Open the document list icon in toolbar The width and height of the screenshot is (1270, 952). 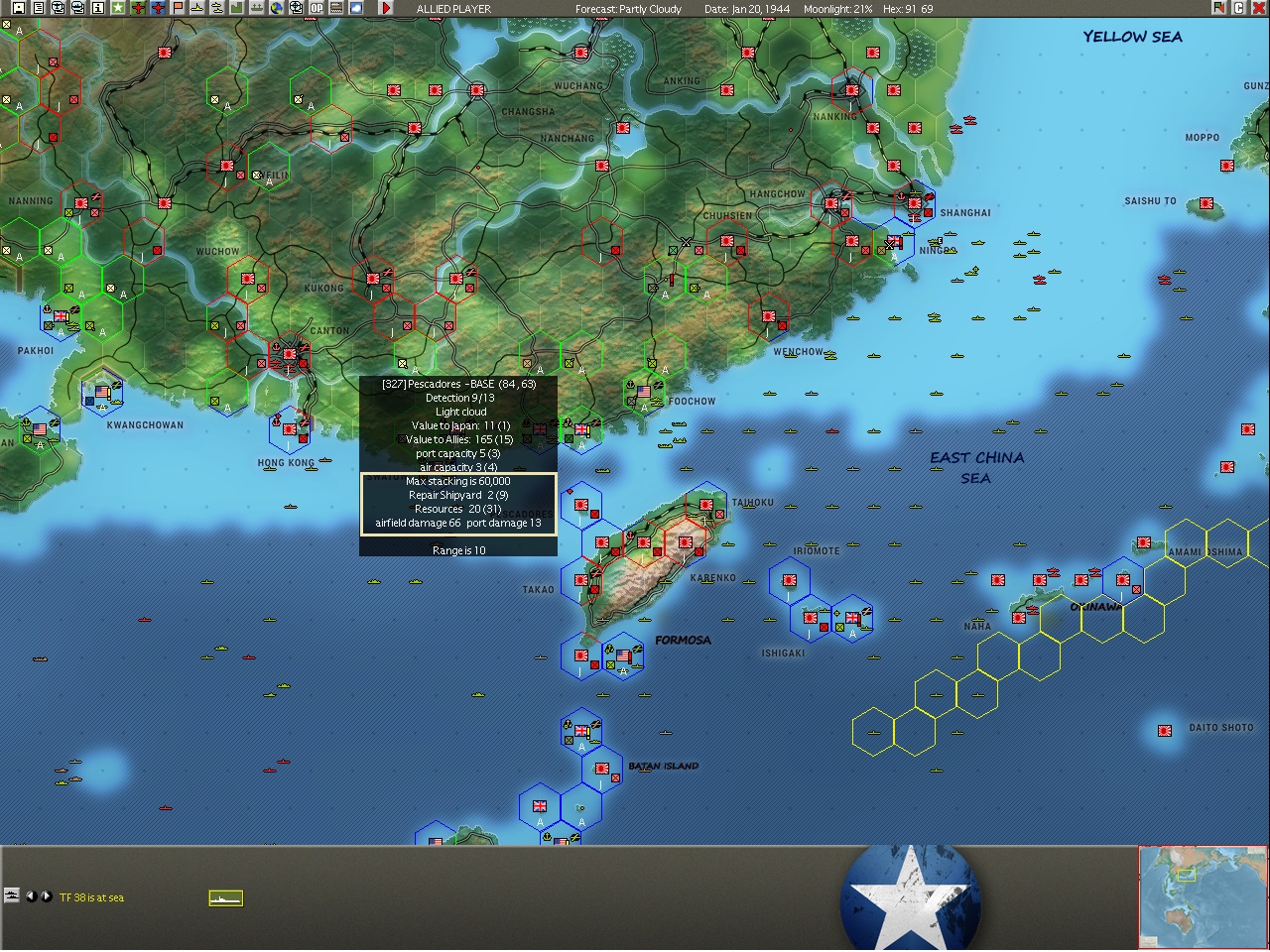tap(39, 8)
